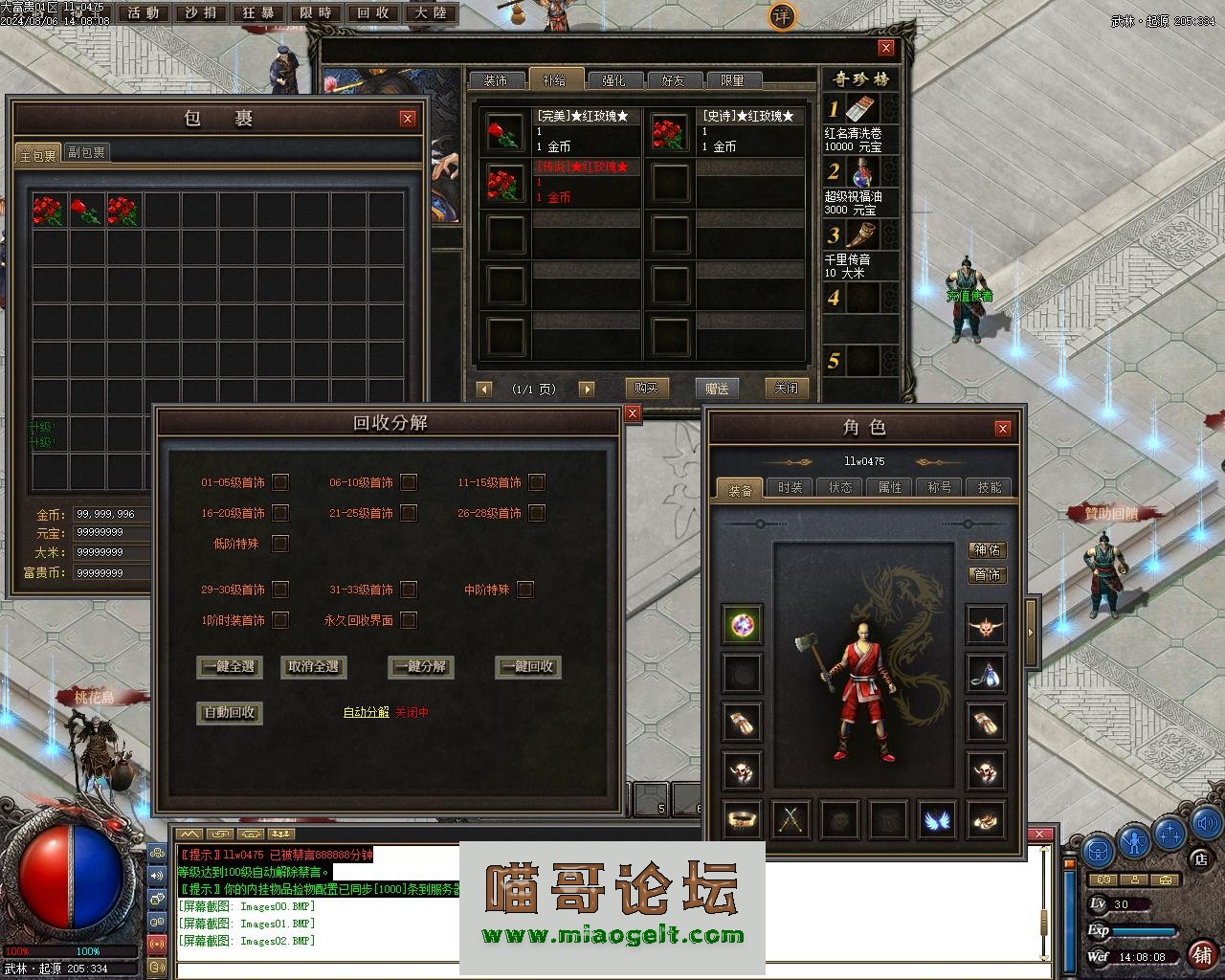Click the 神佑 button
Image resolution: width=1225 pixels, height=980 pixels.
click(988, 549)
